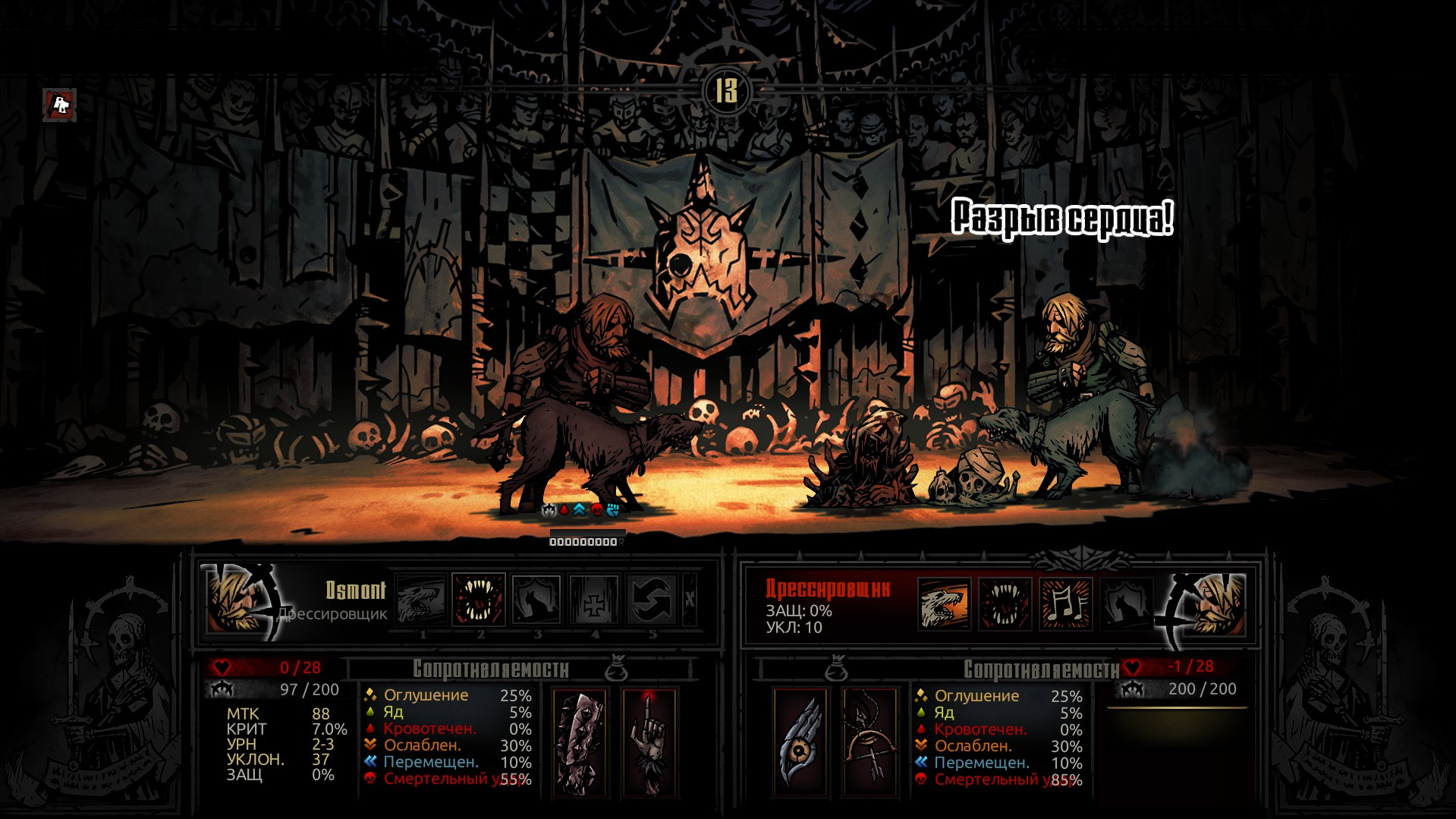Select the swap position arrows skill
This screenshot has height=819, width=1456.
coord(652,600)
